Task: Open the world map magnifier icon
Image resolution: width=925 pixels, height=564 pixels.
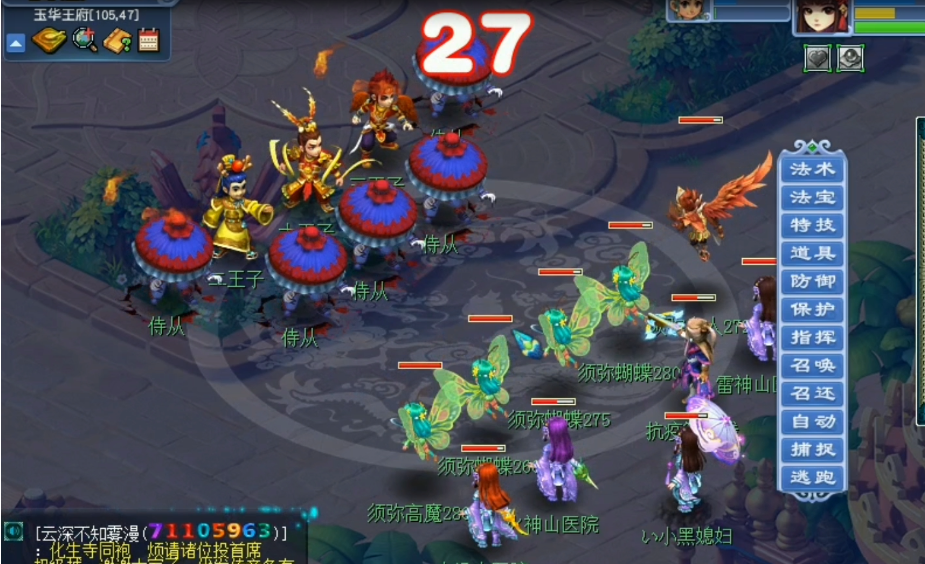Action: coord(85,40)
